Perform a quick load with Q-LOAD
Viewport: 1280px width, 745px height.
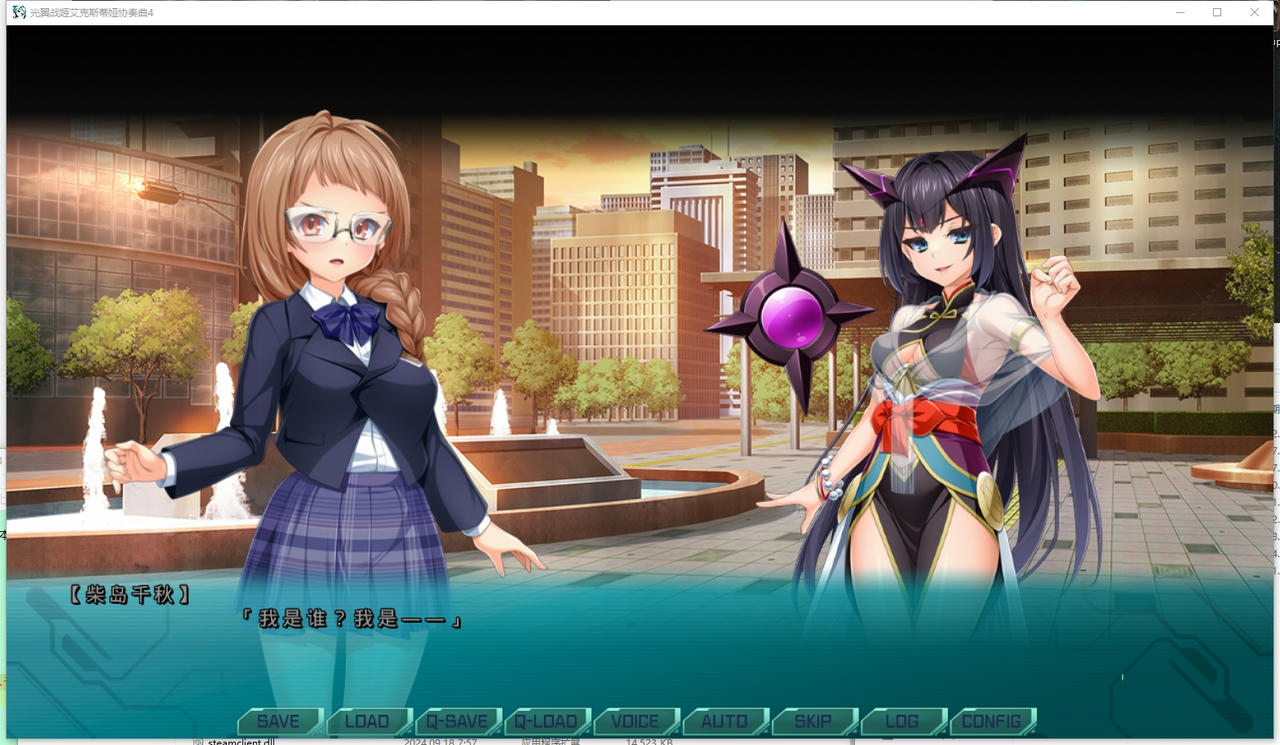tap(546, 720)
